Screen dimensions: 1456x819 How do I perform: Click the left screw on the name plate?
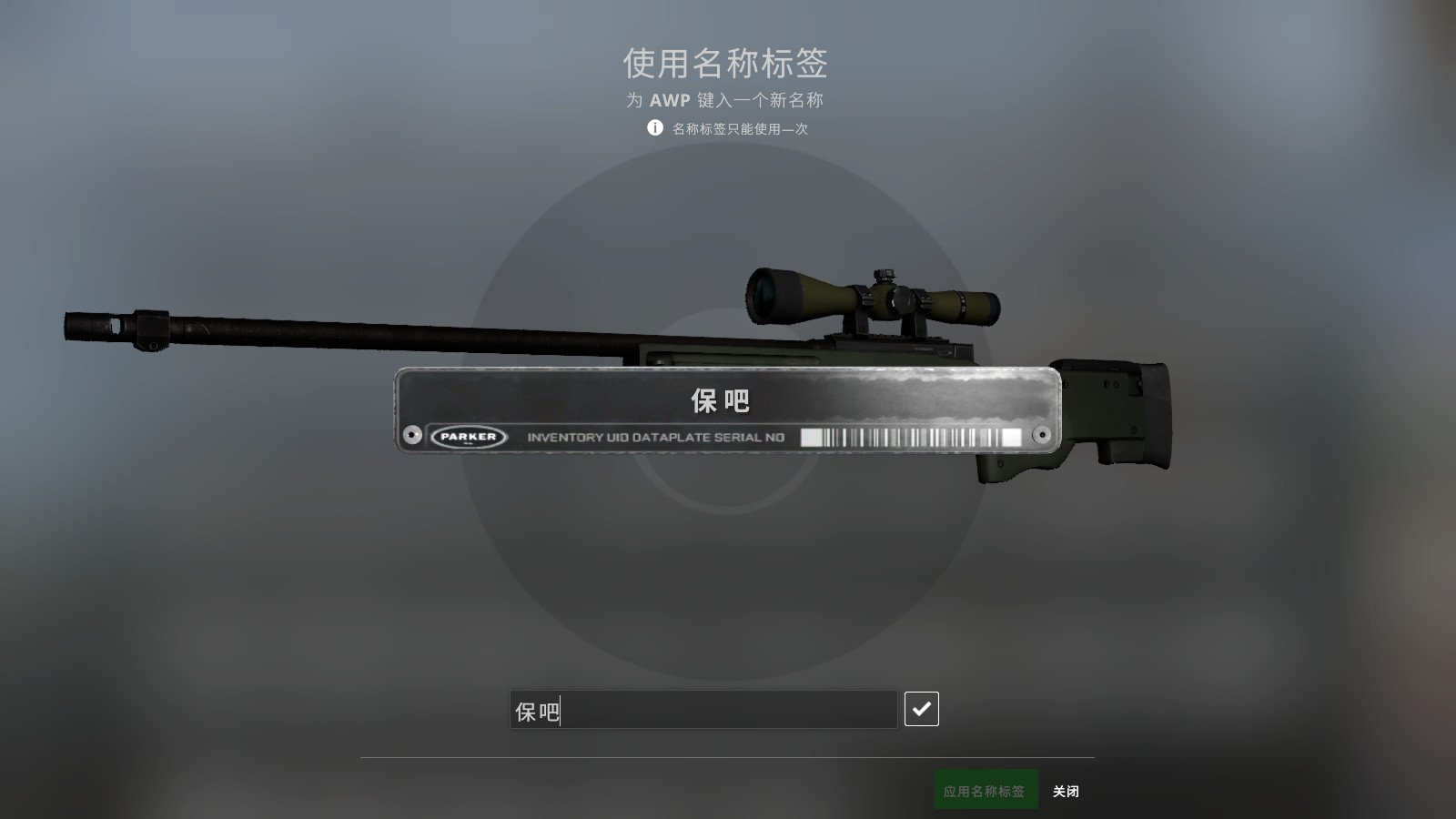tap(411, 434)
